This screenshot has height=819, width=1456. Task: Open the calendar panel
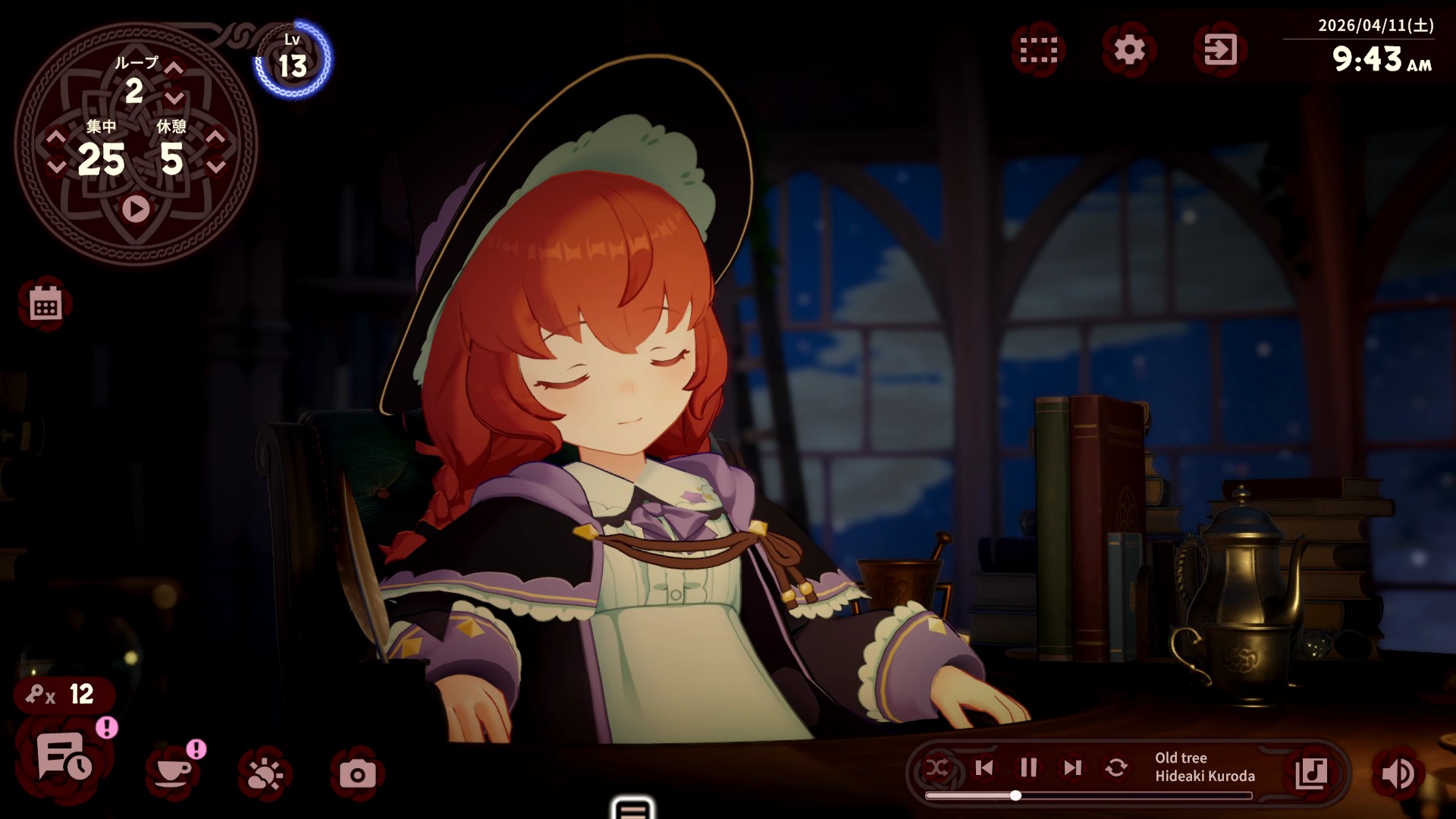pos(45,305)
